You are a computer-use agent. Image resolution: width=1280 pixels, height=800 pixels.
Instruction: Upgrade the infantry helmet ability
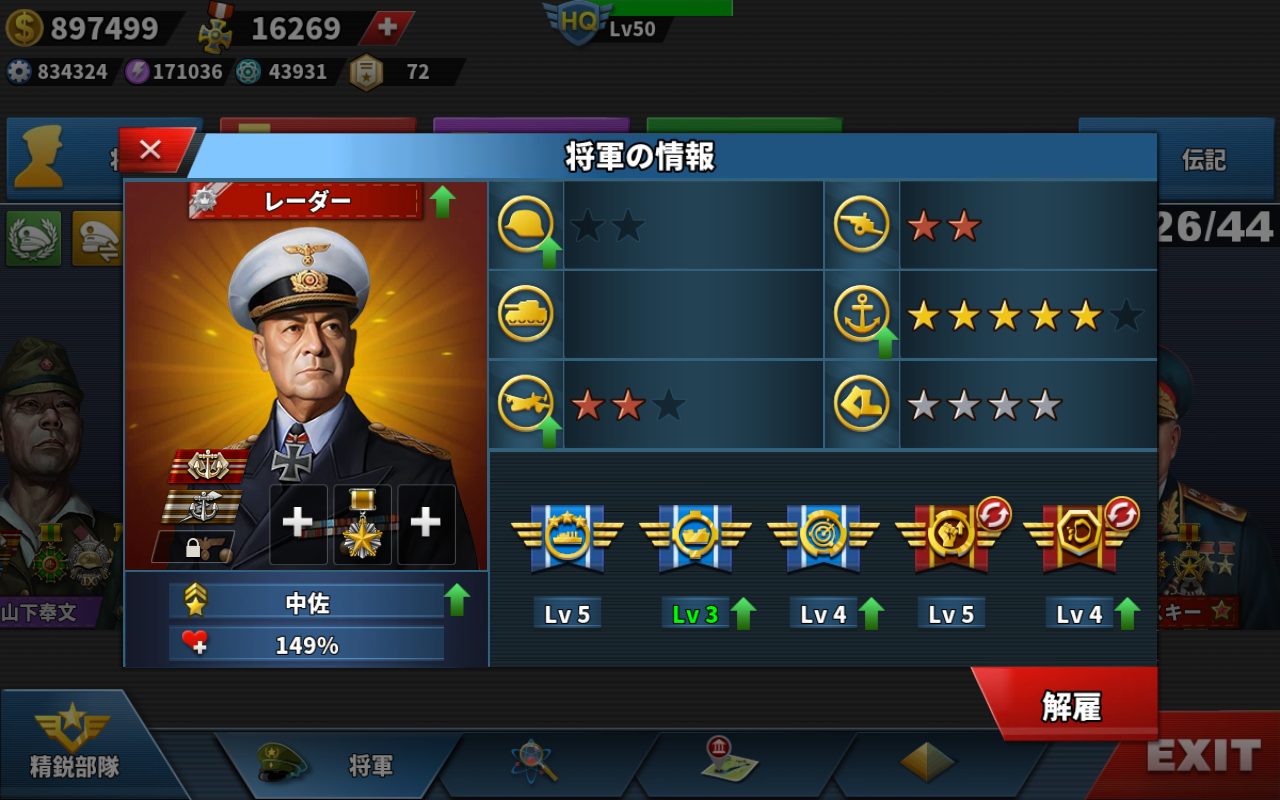point(548,254)
